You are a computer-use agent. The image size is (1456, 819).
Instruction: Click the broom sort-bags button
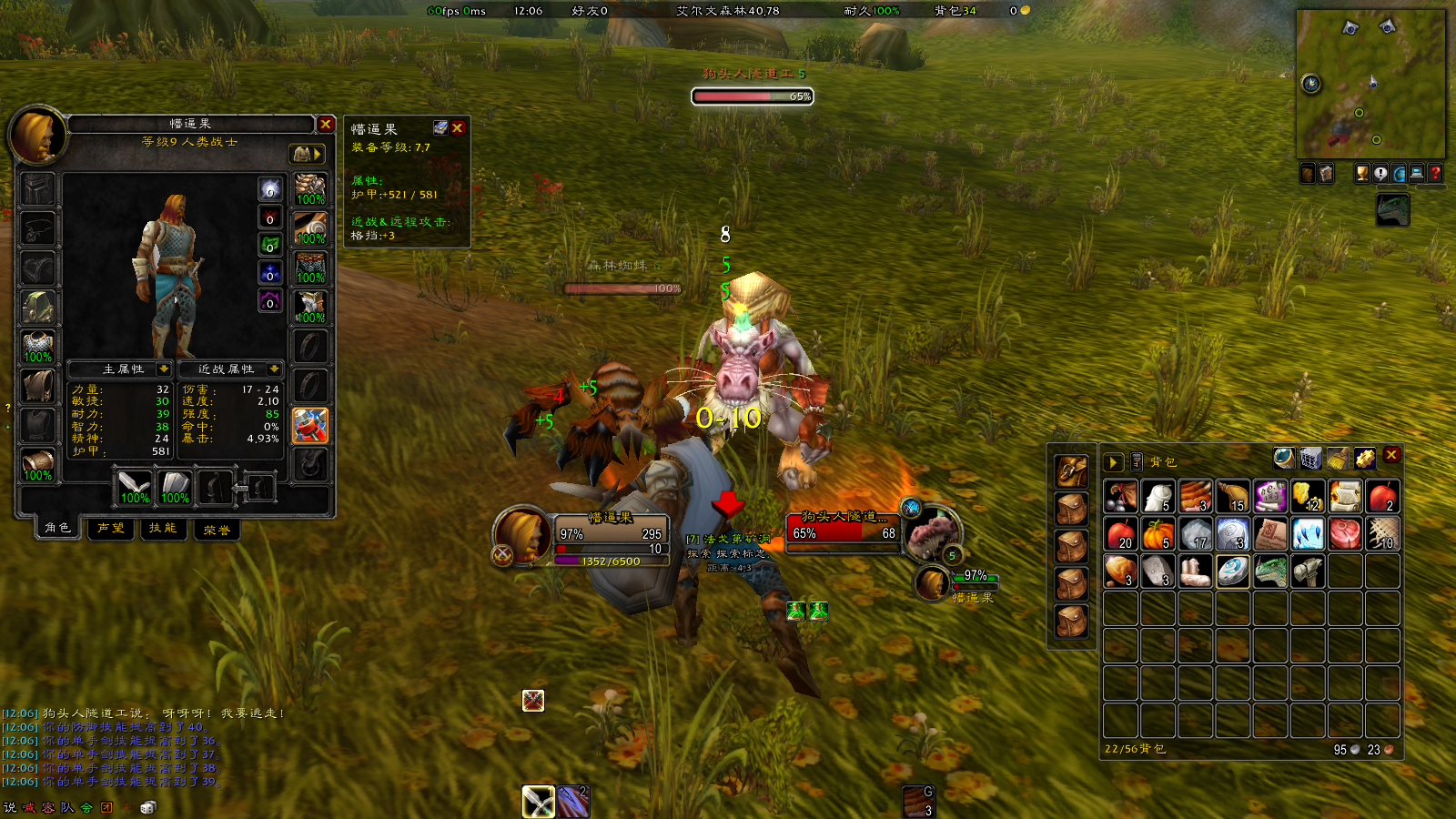pyautogui.click(x=1338, y=458)
